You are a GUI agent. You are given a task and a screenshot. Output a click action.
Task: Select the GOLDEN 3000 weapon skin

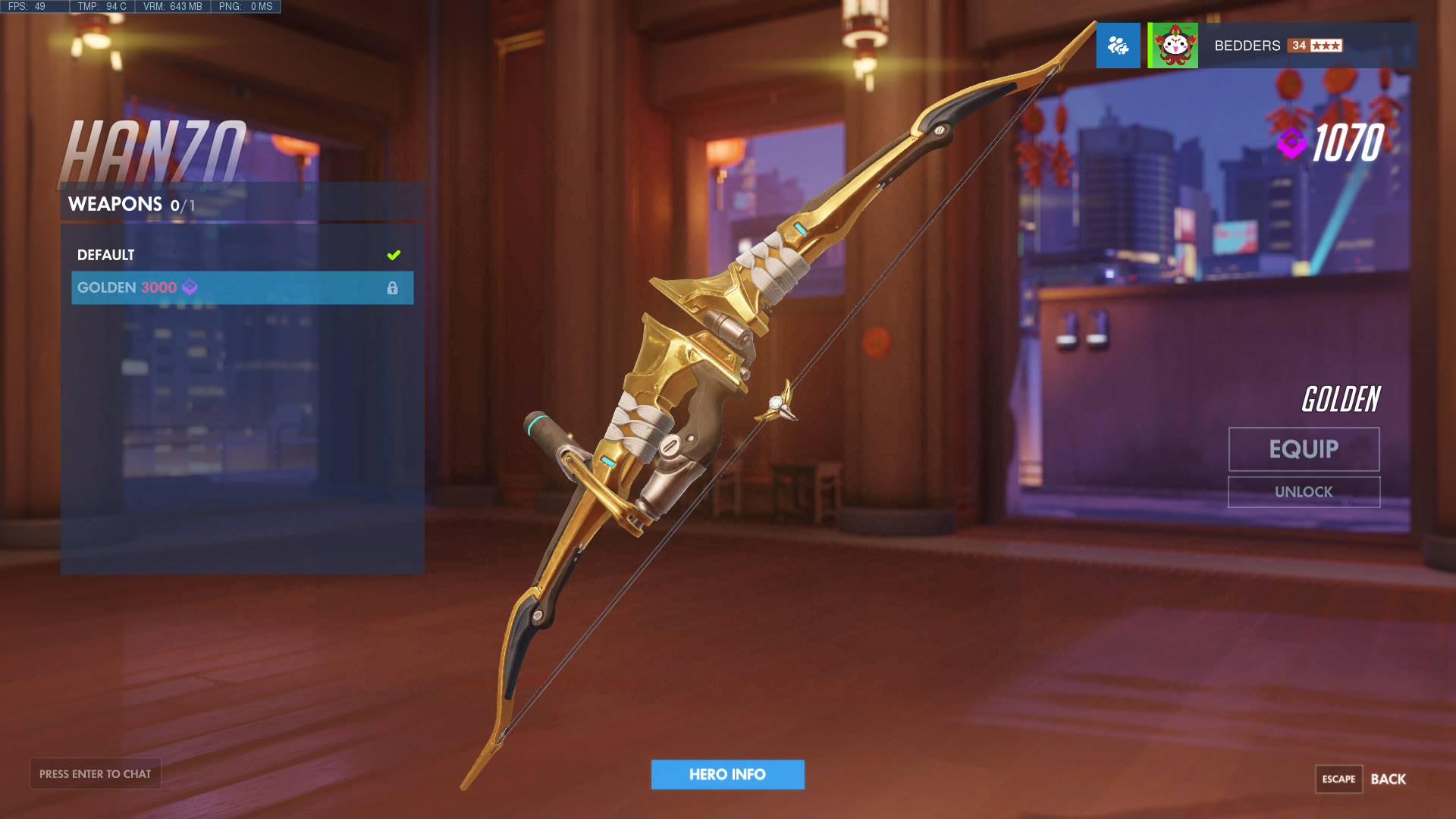(x=152, y=288)
